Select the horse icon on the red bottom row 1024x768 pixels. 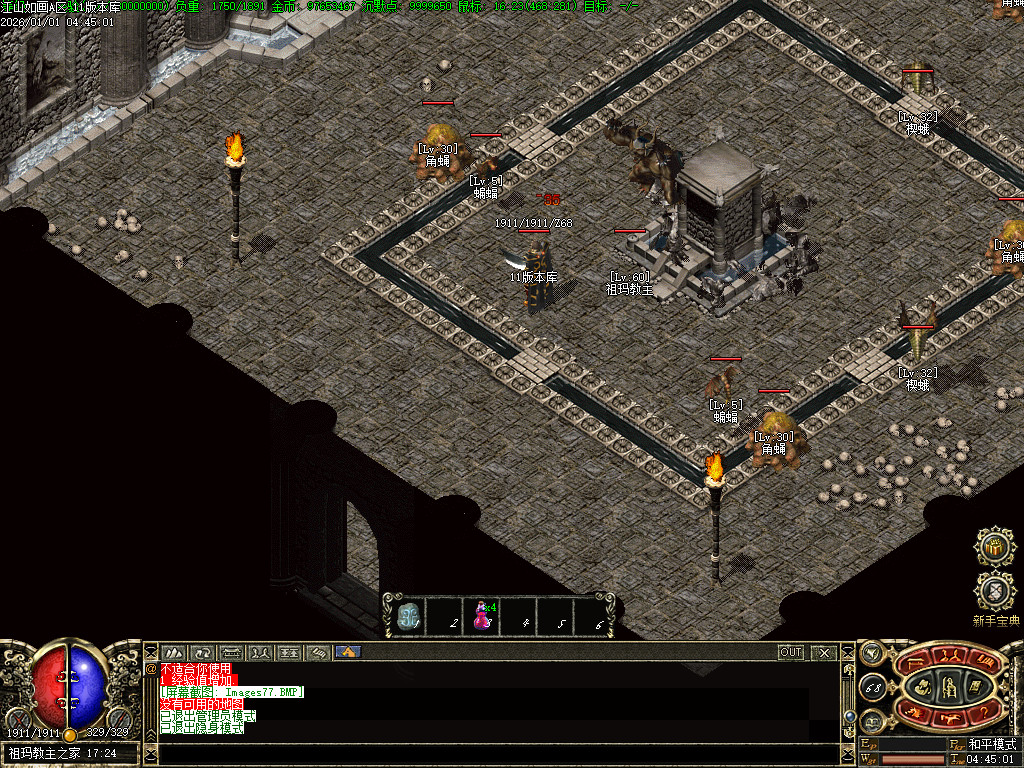(x=950, y=719)
